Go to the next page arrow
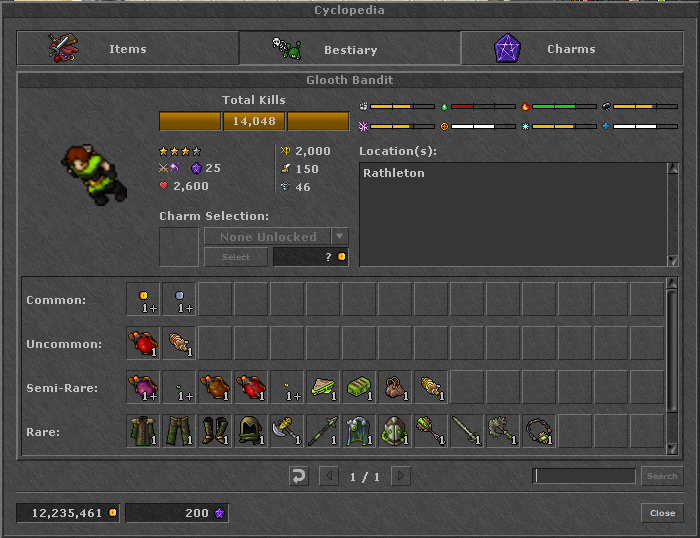Screen dimensions: 700x538 pyautogui.click(x=401, y=476)
